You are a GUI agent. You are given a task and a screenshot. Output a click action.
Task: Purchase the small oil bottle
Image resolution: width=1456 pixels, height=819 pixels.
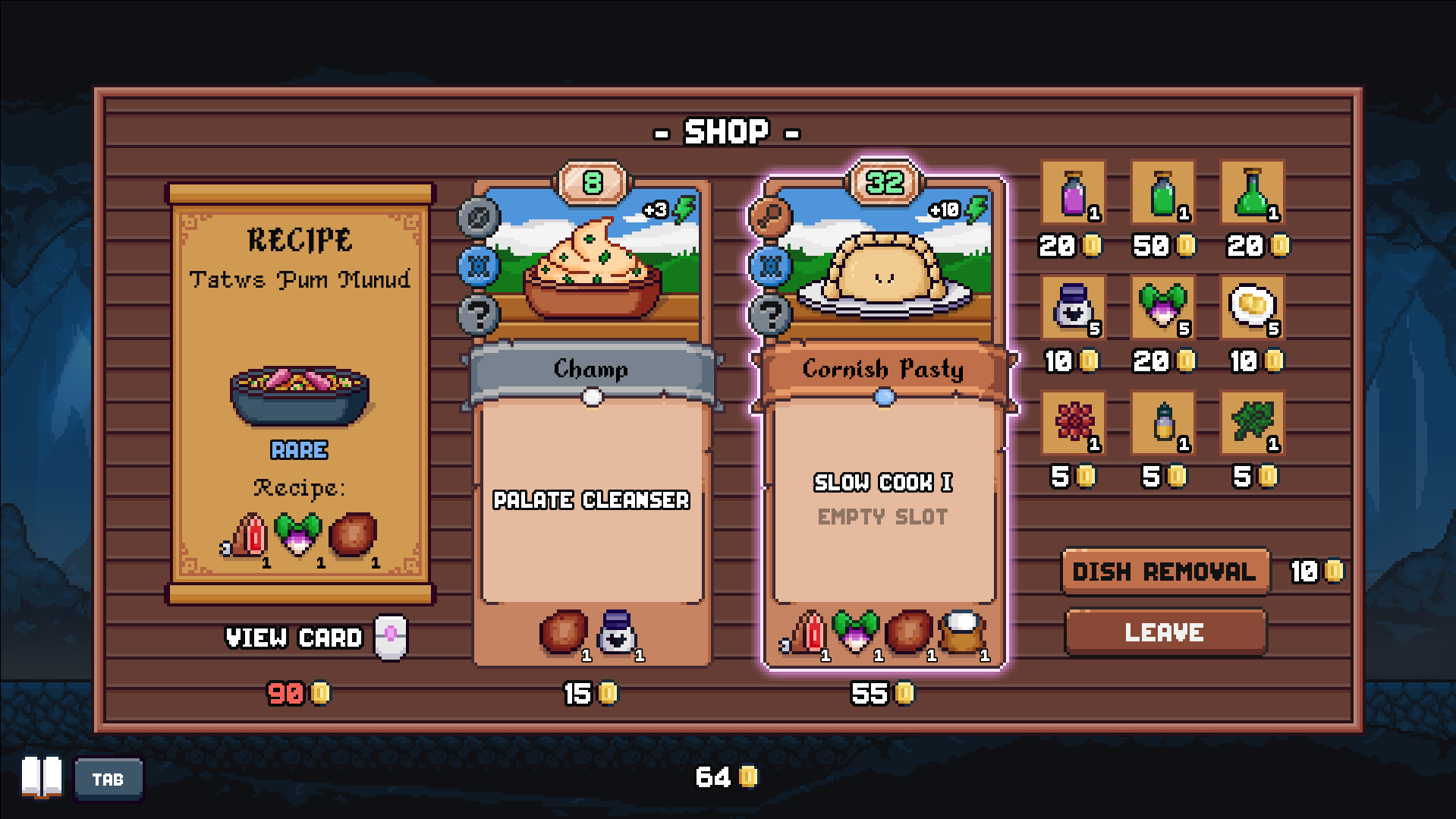1162,423
